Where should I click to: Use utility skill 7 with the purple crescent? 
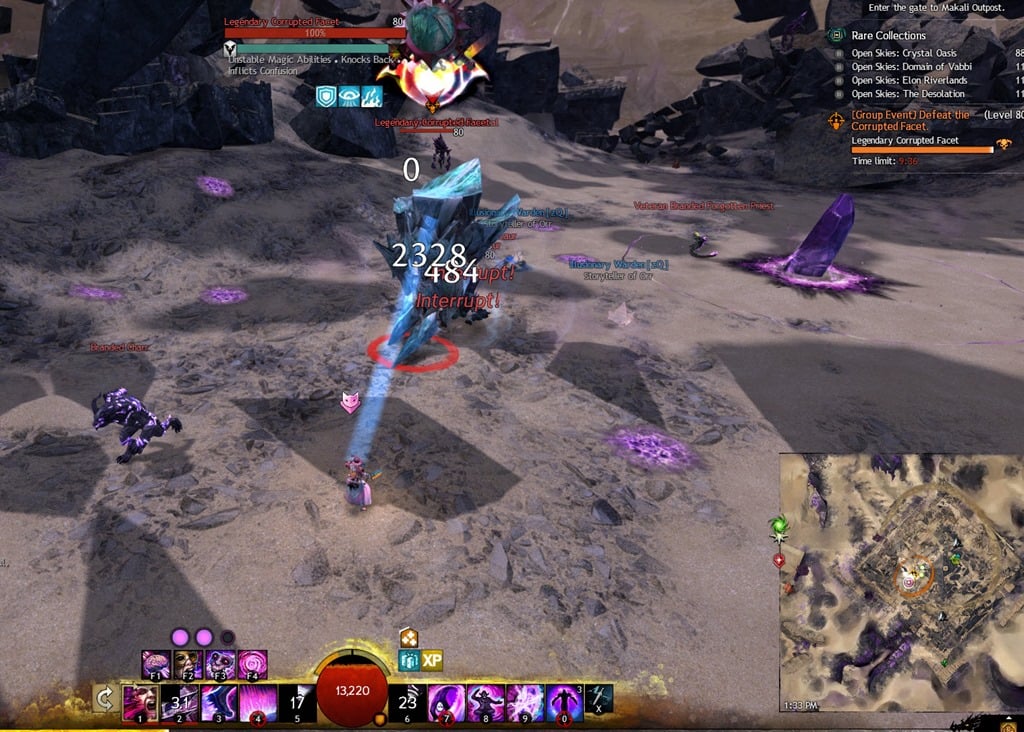[x=446, y=703]
